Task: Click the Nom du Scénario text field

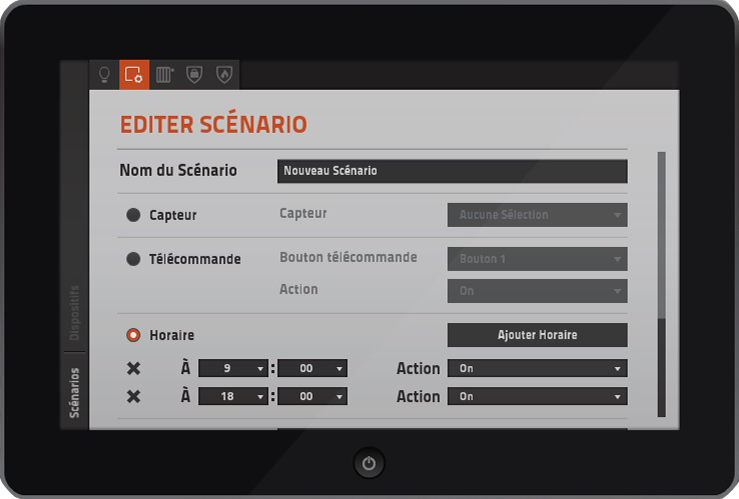Action: click(452, 171)
